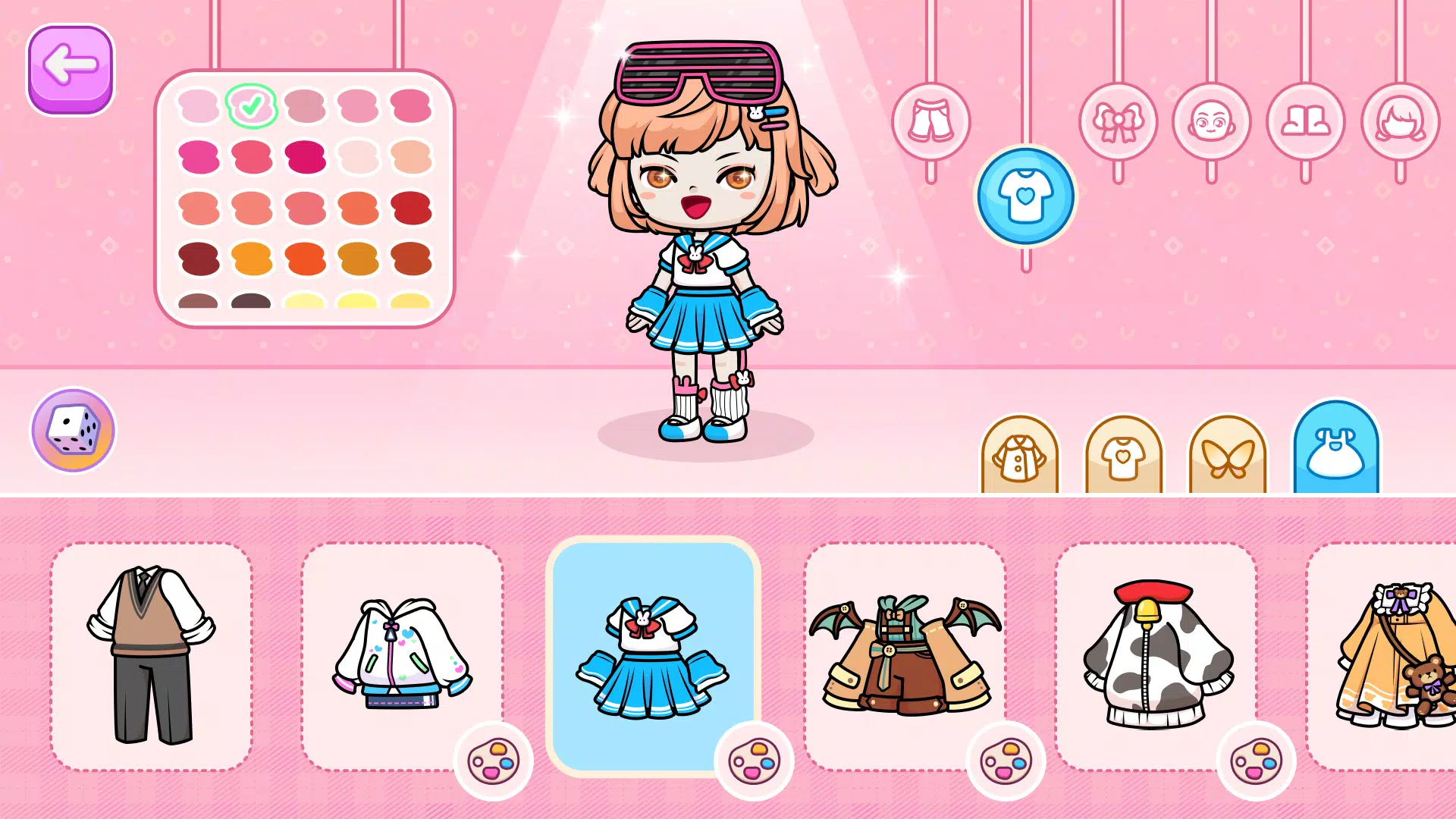Open the boots category
Viewport: 1456px width, 819px height.
coord(1305,121)
